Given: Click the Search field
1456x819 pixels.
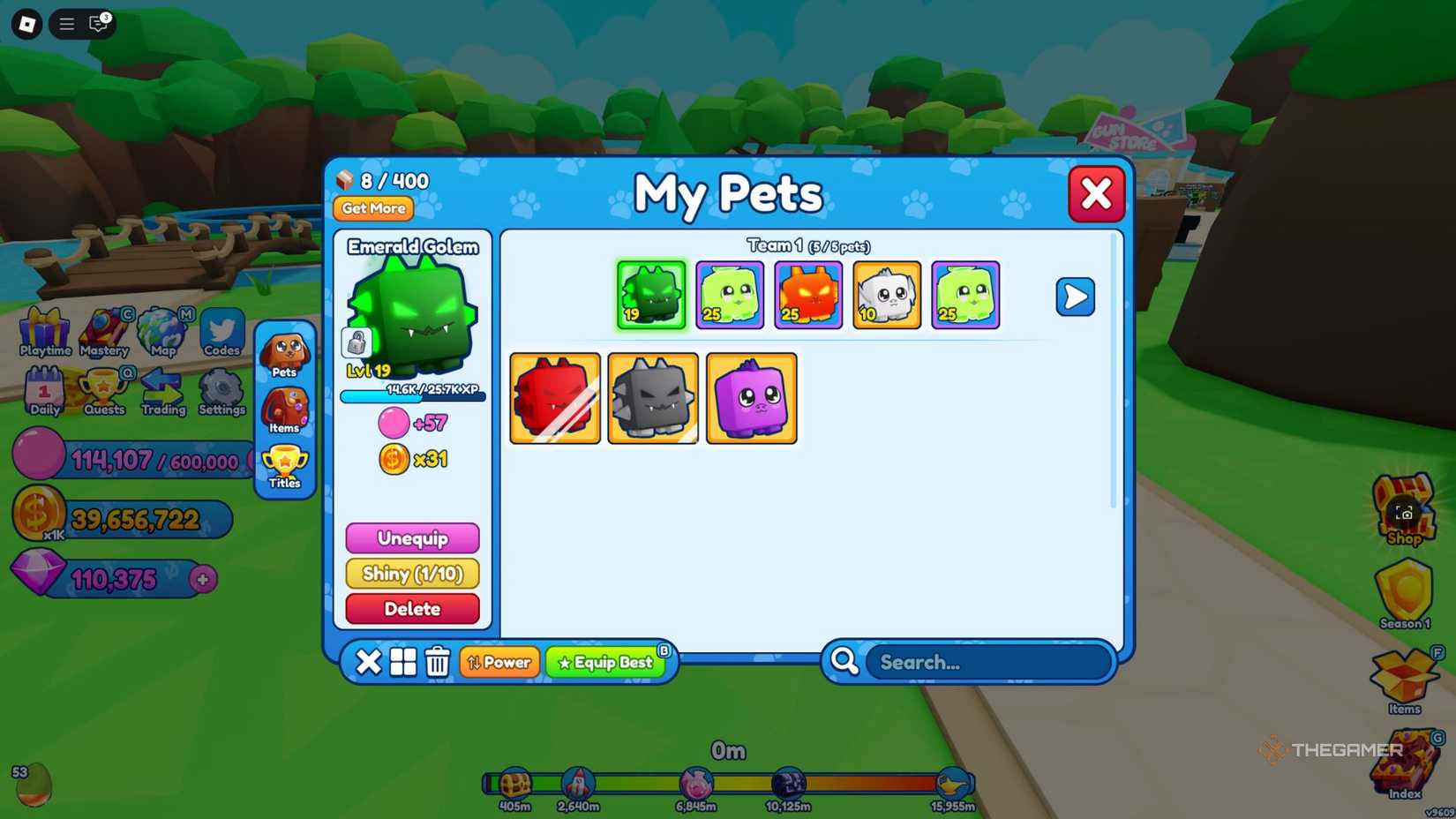Looking at the screenshot, I should 987,662.
